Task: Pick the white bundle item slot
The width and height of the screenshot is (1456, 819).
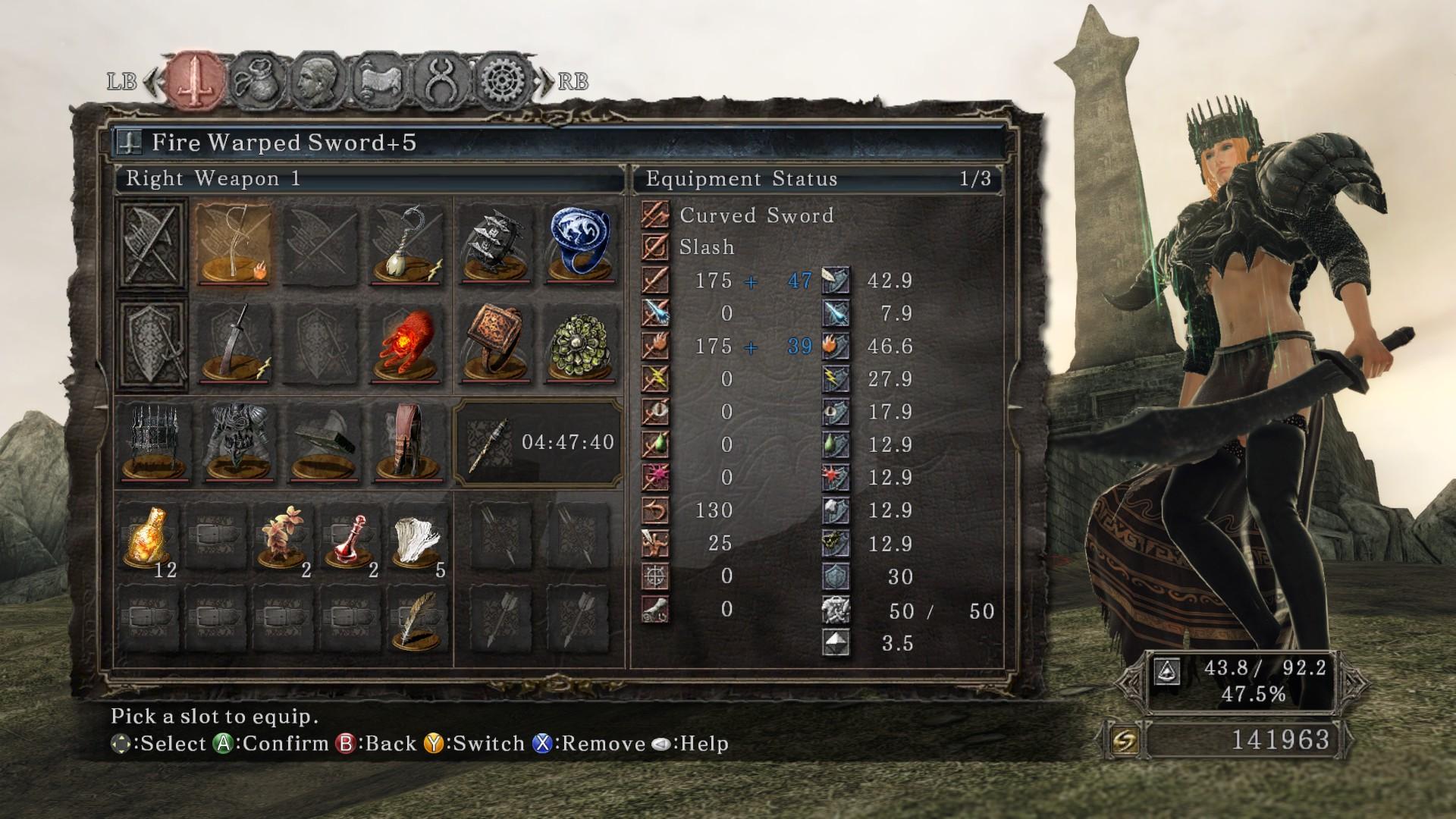Action: click(418, 537)
